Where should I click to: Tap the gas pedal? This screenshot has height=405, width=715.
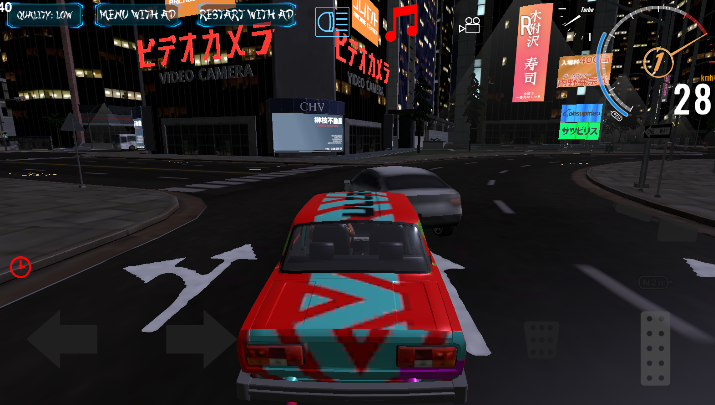[655, 347]
